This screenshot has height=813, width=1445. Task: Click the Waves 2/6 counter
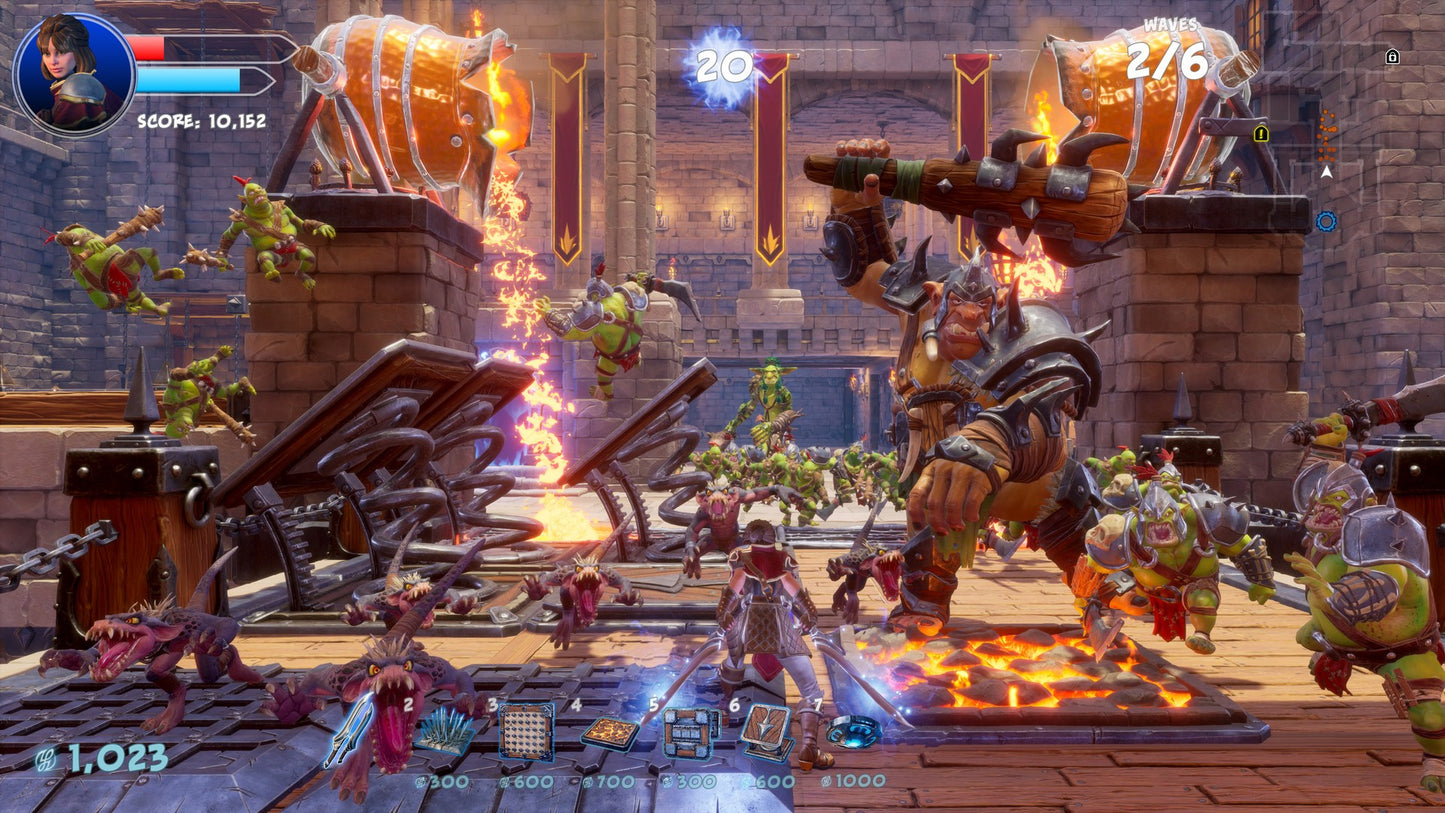[x=1168, y=57]
